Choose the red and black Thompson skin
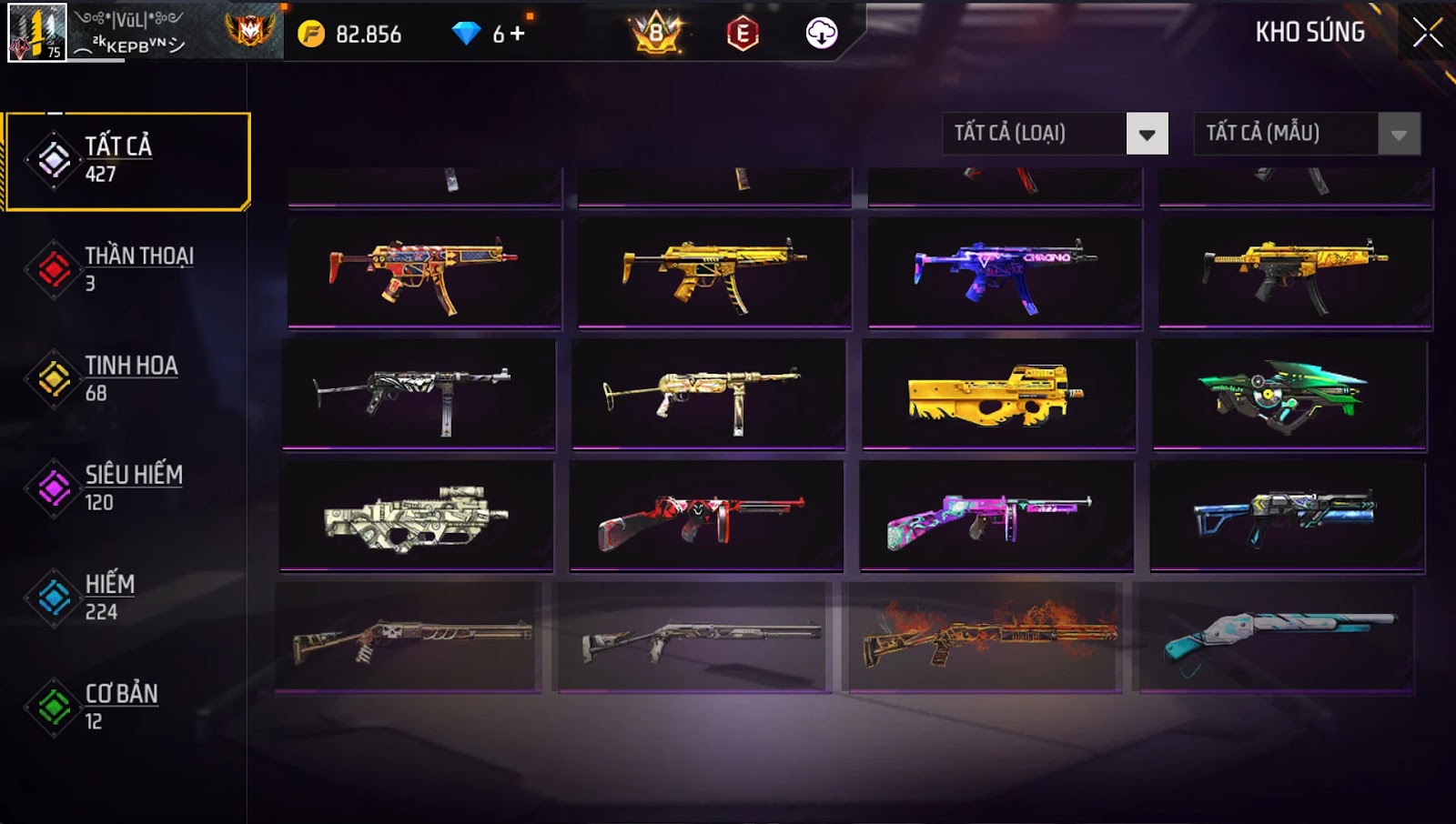Image resolution: width=1456 pixels, height=824 pixels. point(706,517)
